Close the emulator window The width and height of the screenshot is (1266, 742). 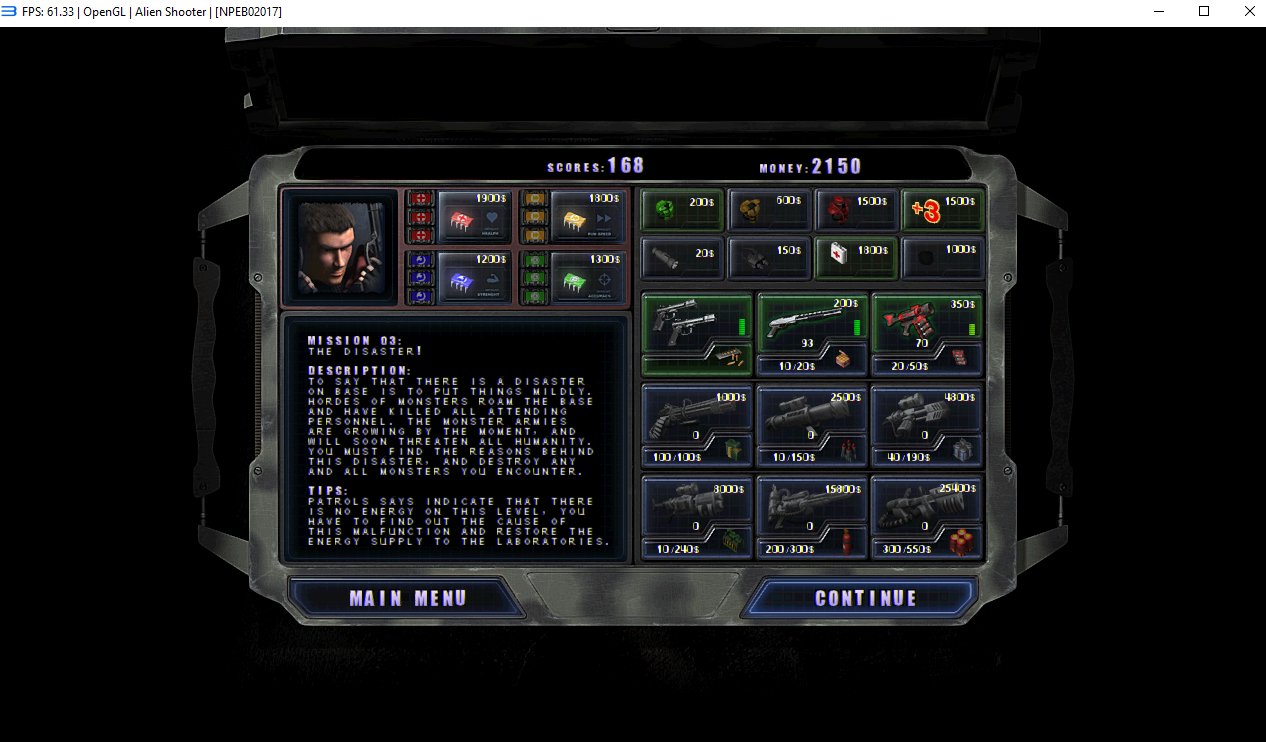(1249, 12)
